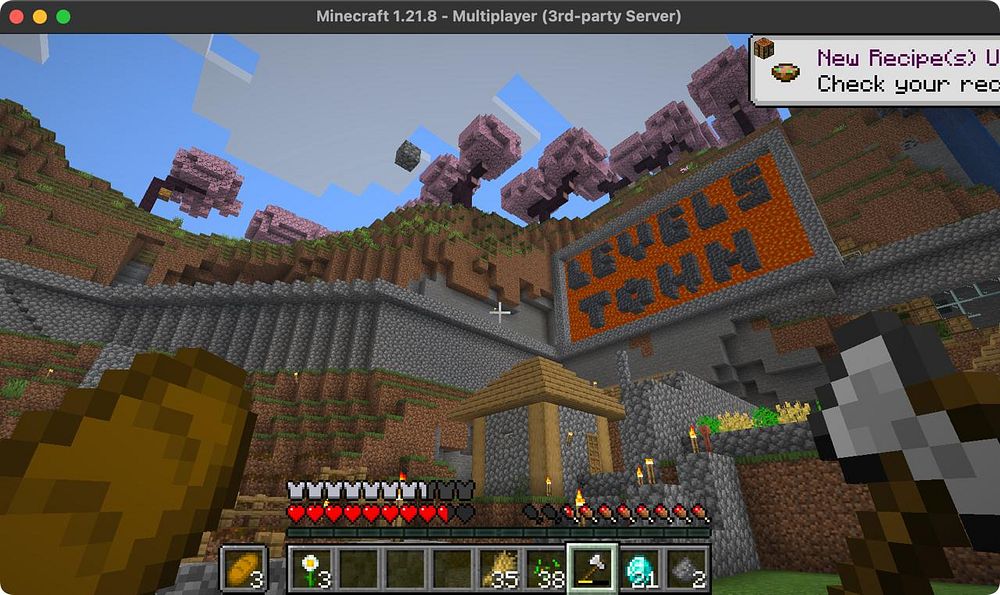The height and width of the screenshot is (595, 1000).
Task: Minimize the game window
Action: [x=40, y=17]
